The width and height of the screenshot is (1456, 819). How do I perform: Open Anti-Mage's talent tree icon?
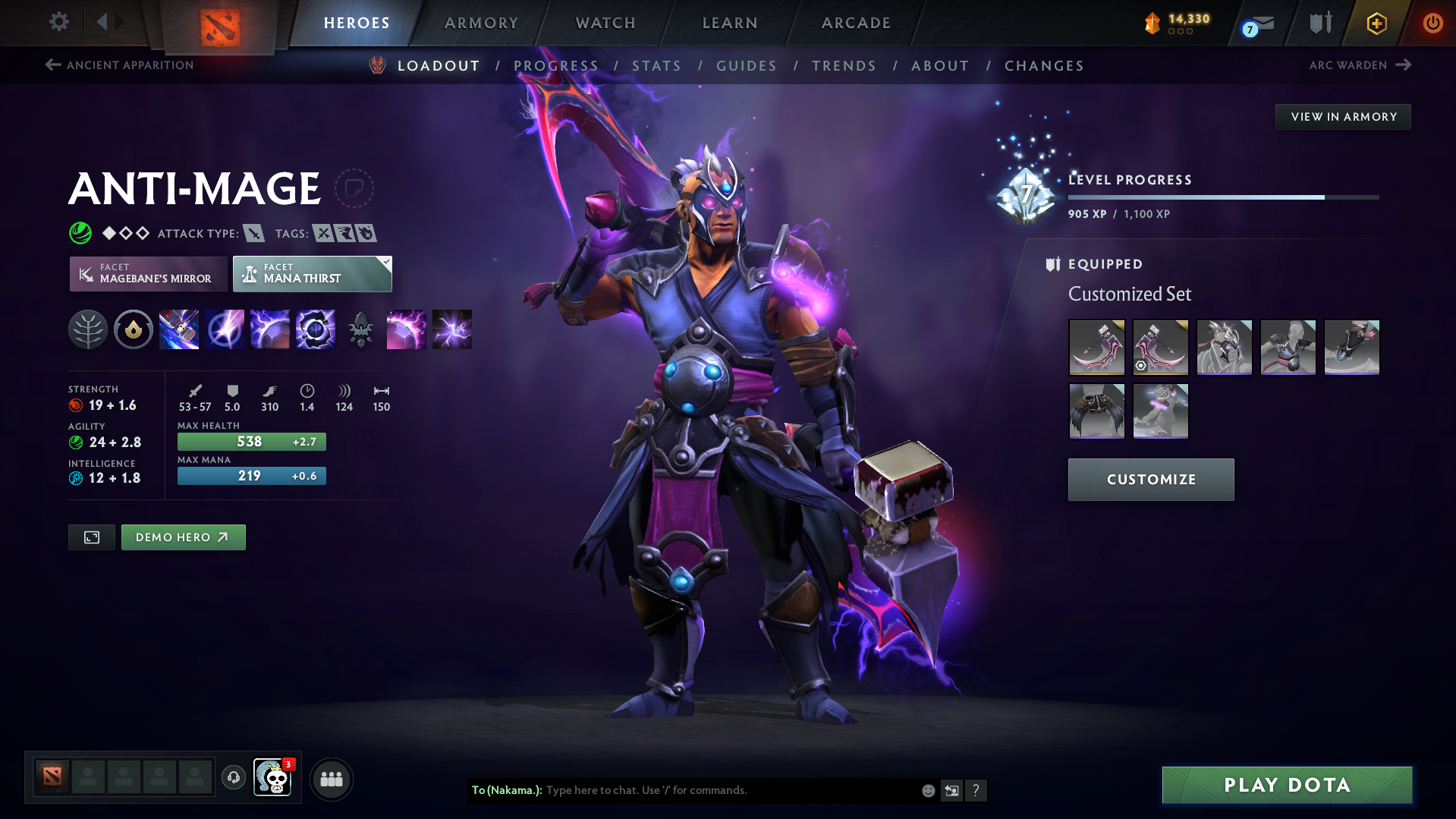click(88, 329)
